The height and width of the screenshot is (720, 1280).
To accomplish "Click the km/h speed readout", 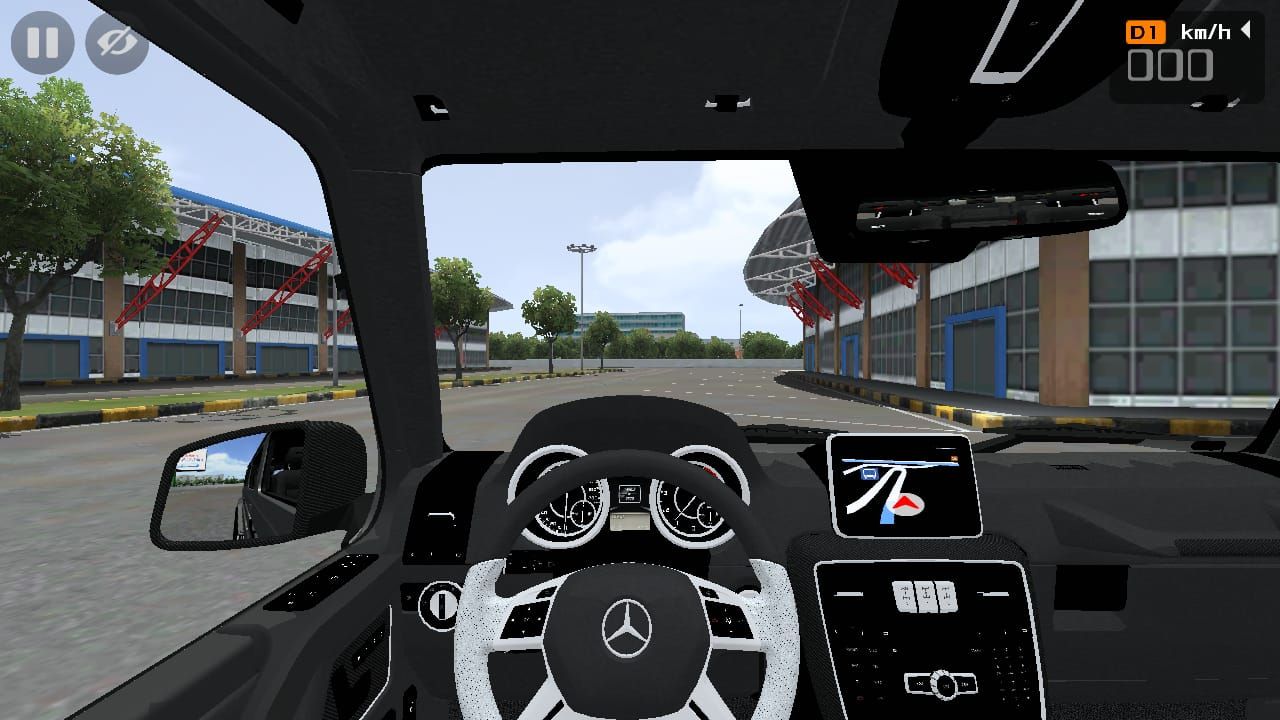I will (x=1206, y=31).
